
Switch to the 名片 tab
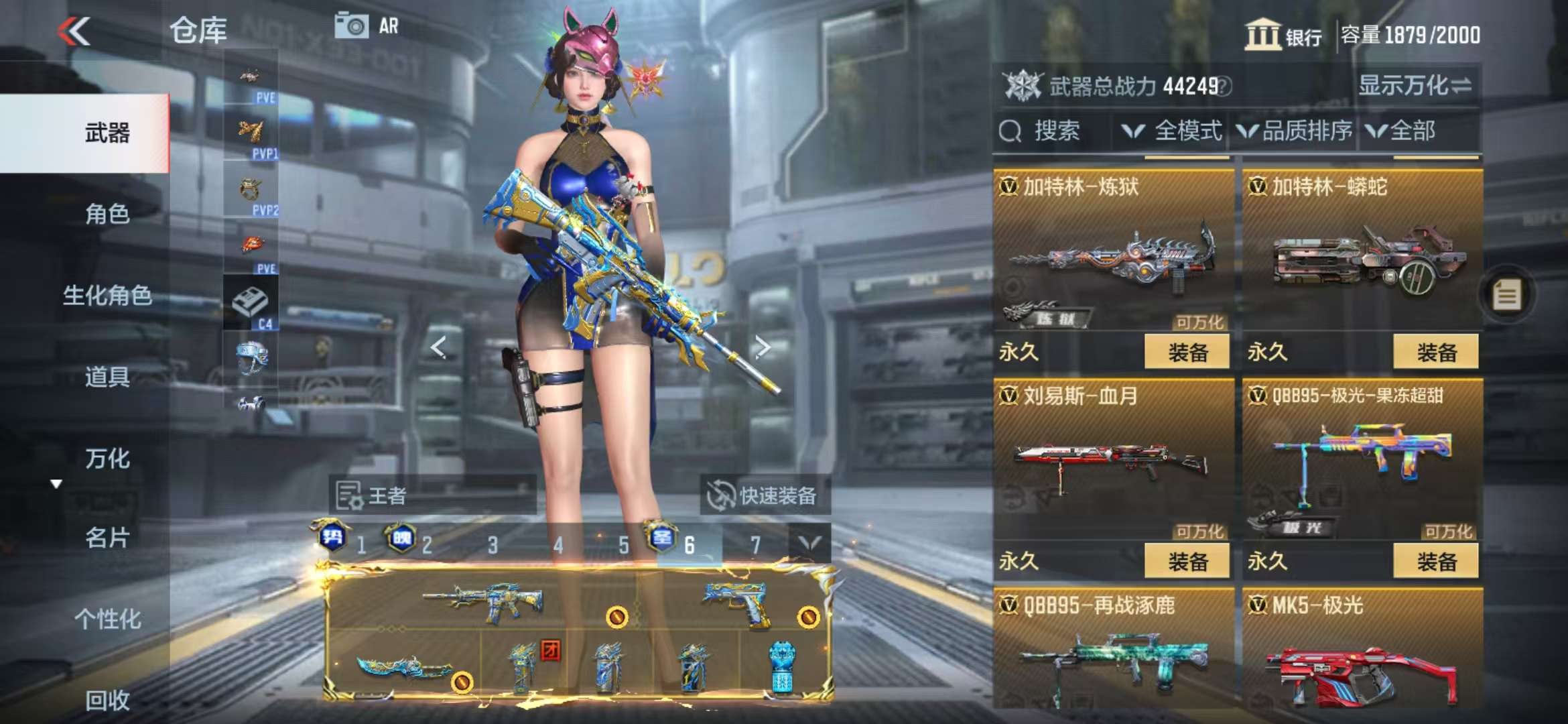(x=107, y=538)
